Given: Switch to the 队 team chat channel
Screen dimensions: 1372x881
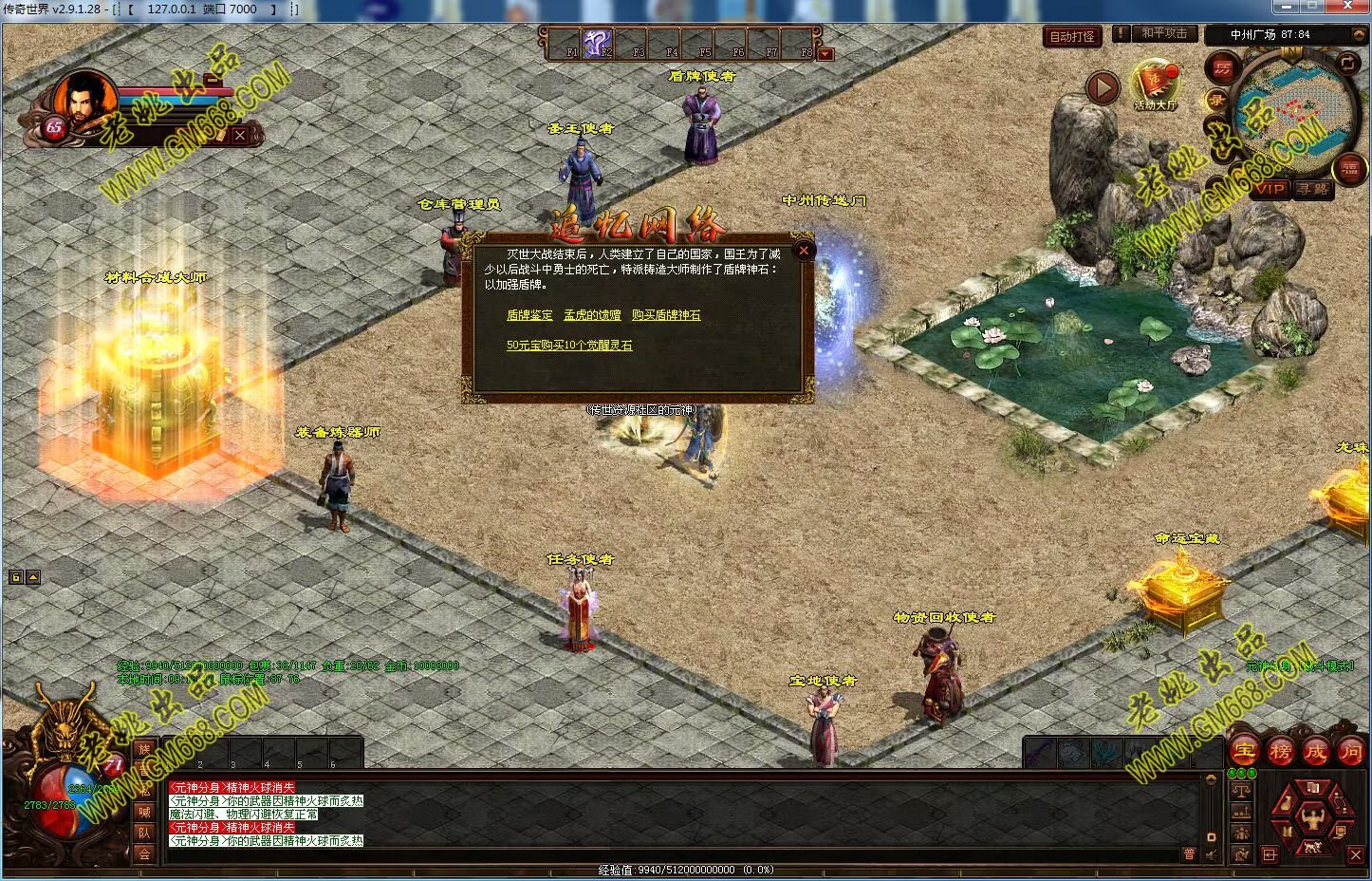Looking at the screenshot, I should [144, 833].
